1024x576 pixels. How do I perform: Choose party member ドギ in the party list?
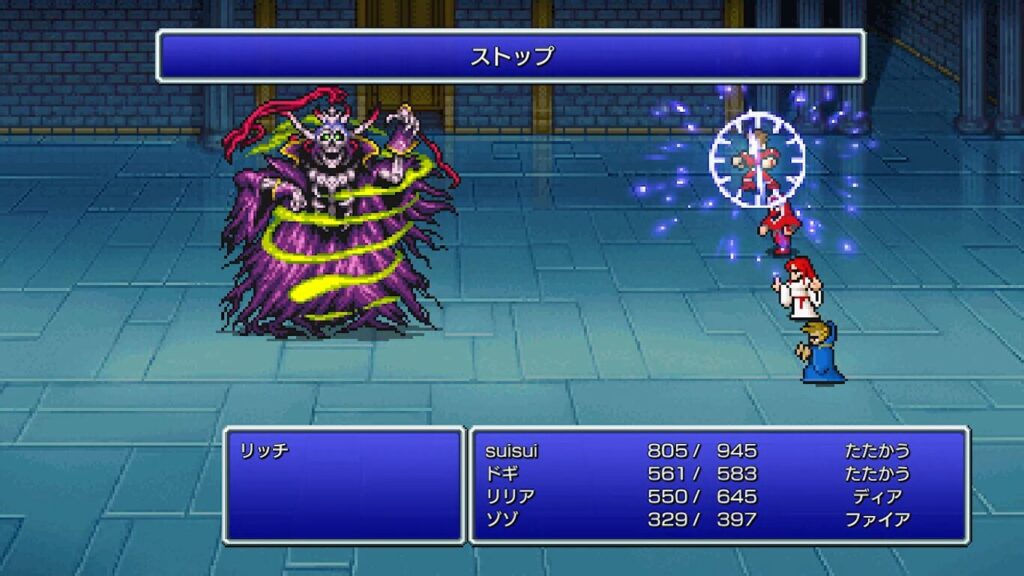(500, 474)
